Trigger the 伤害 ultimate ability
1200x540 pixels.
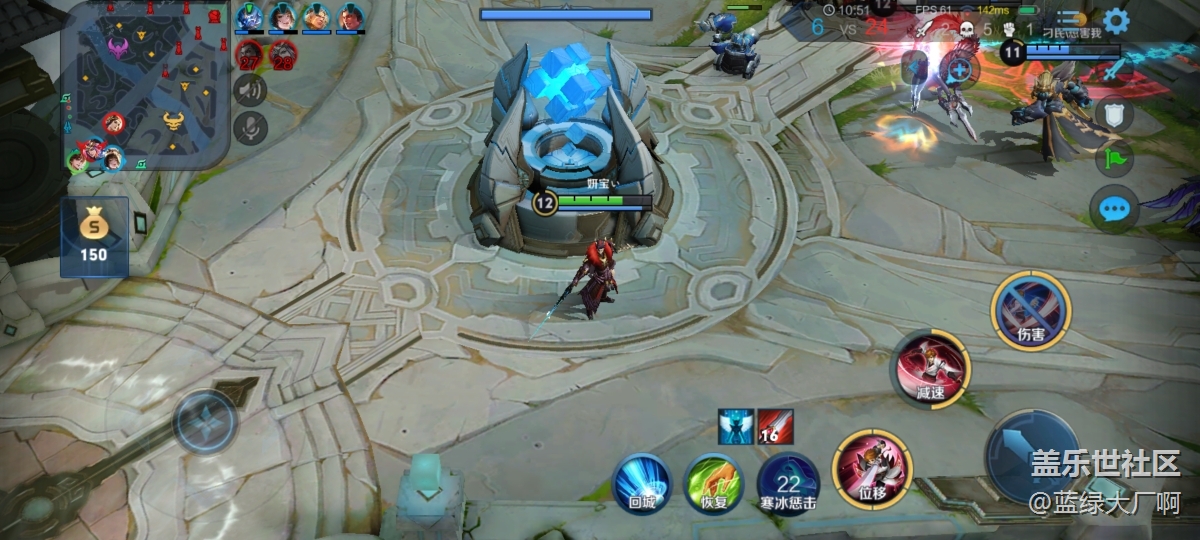(x=1031, y=310)
